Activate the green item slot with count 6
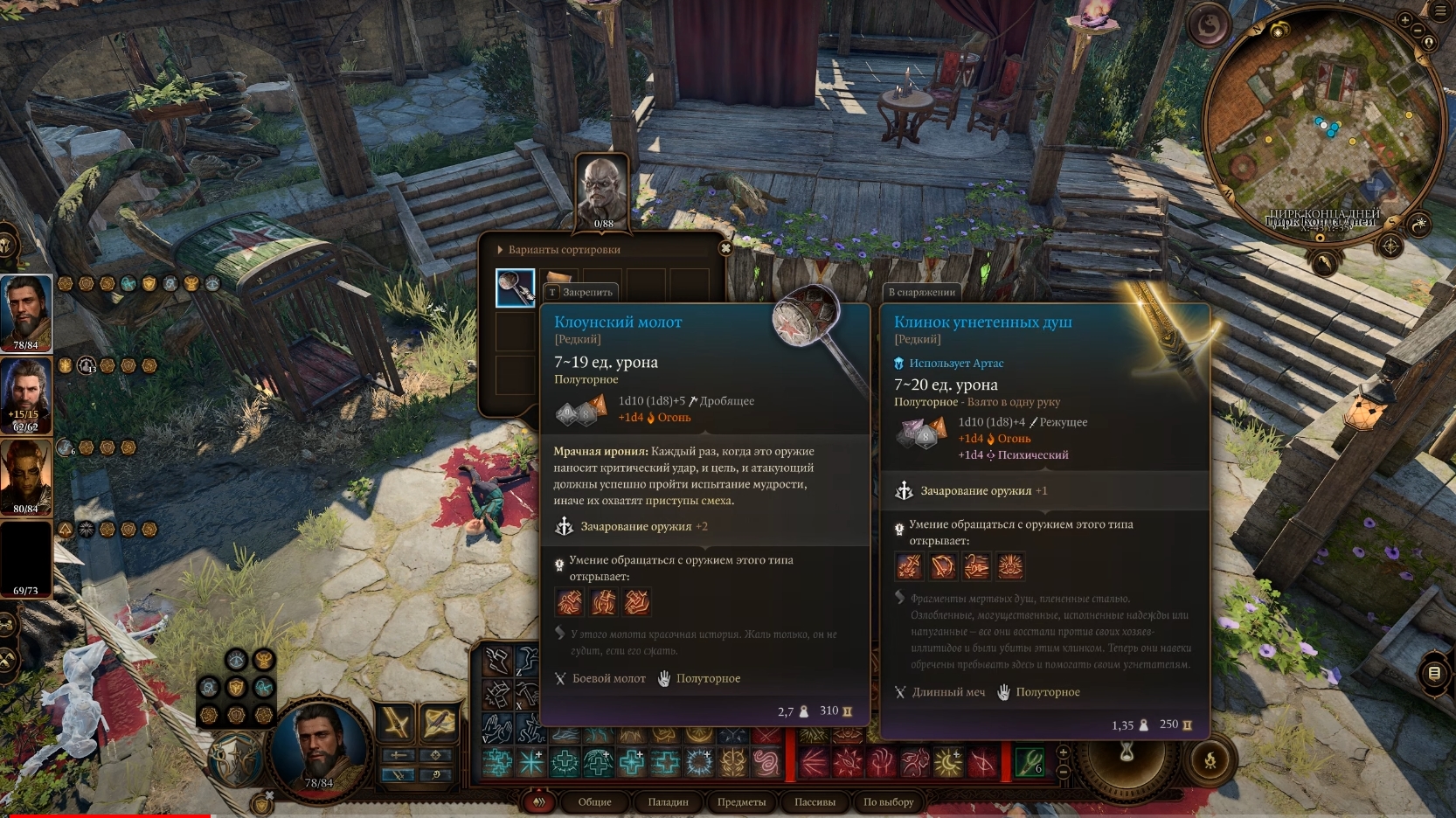Image resolution: width=1456 pixels, height=818 pixels. (1029, 762)
